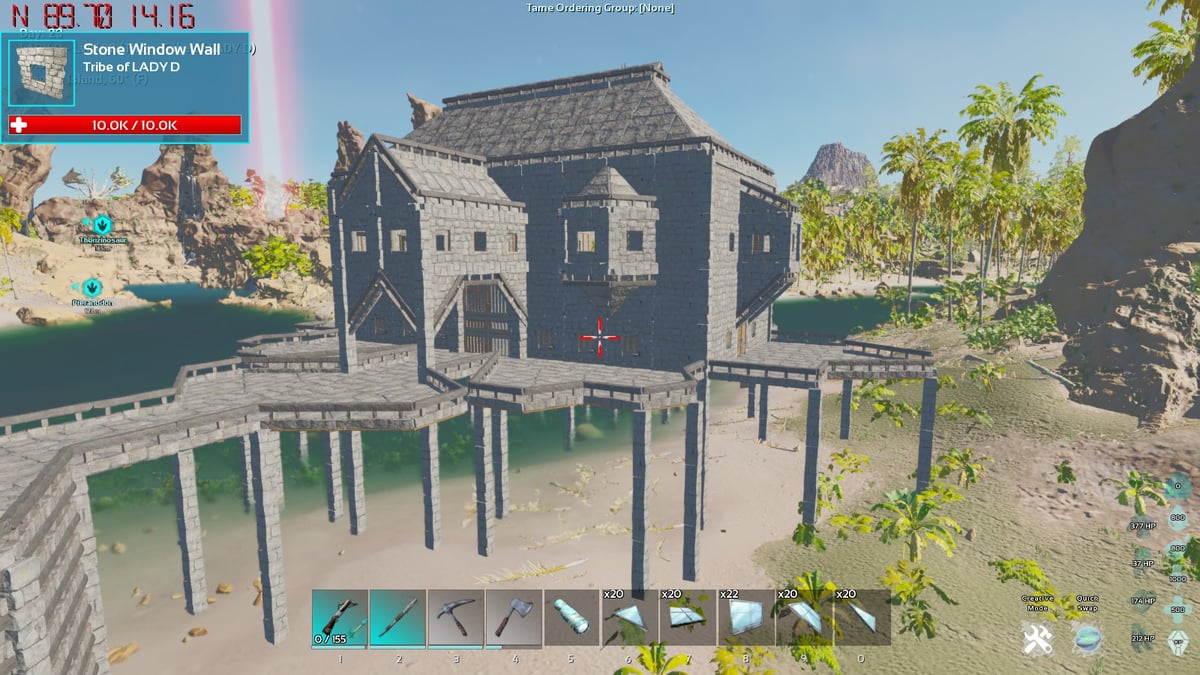Click the Therizinosaur tracking marker
This screenshot has width=1200, height=675.
(x=102, y=225)
